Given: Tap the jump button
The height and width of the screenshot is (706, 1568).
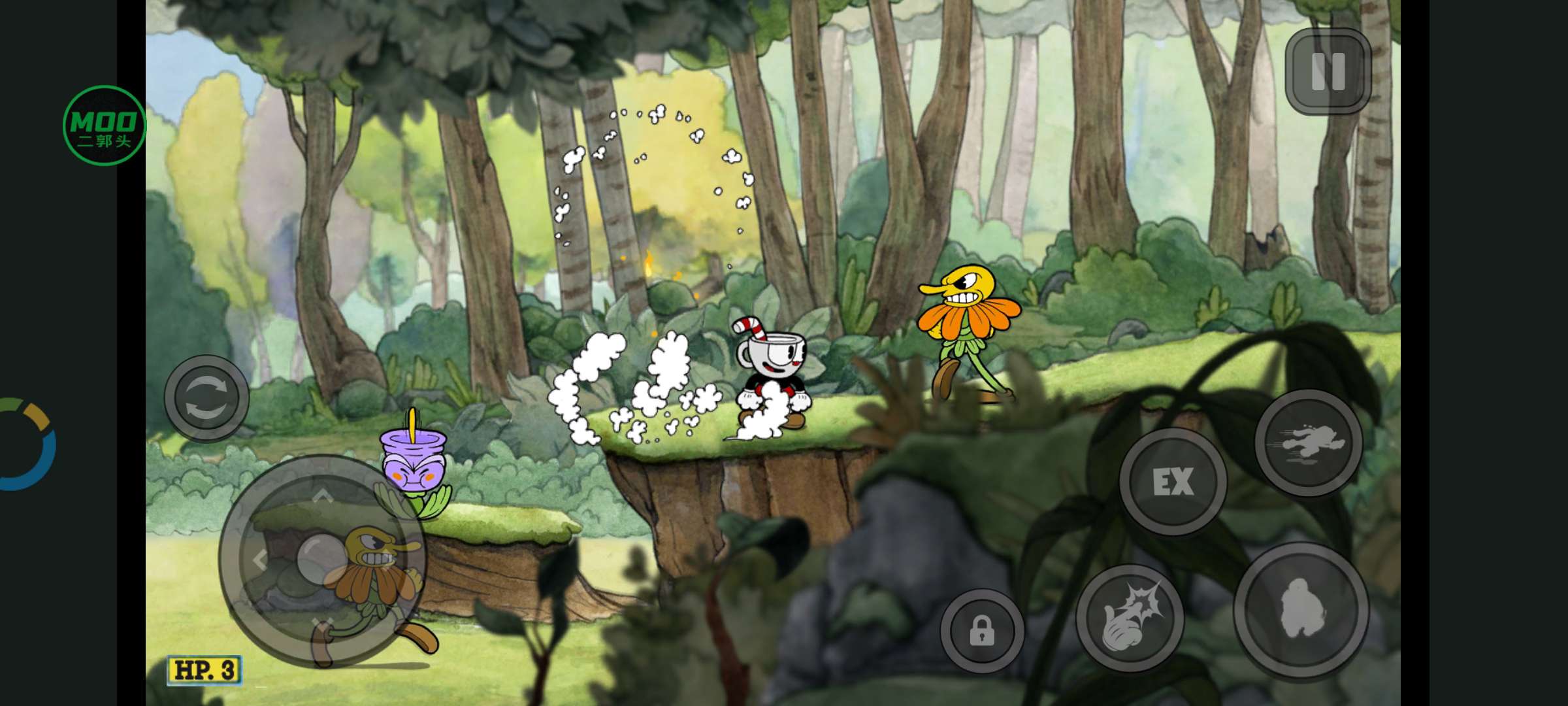Looking at the screenshot, I should [x=1301, y=610].
